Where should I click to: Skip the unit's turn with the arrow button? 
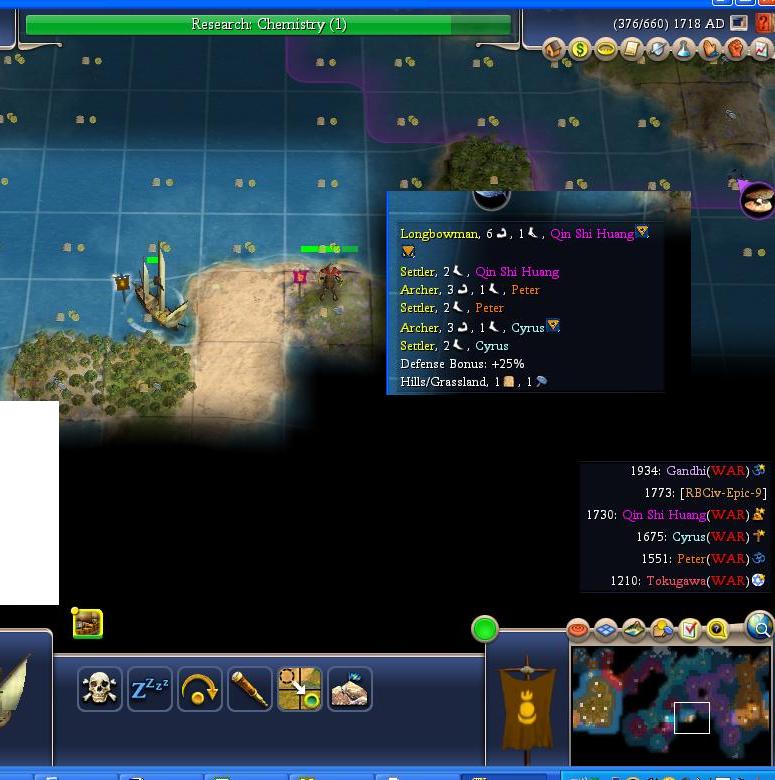pyautogui.click(x=200, y=689)
